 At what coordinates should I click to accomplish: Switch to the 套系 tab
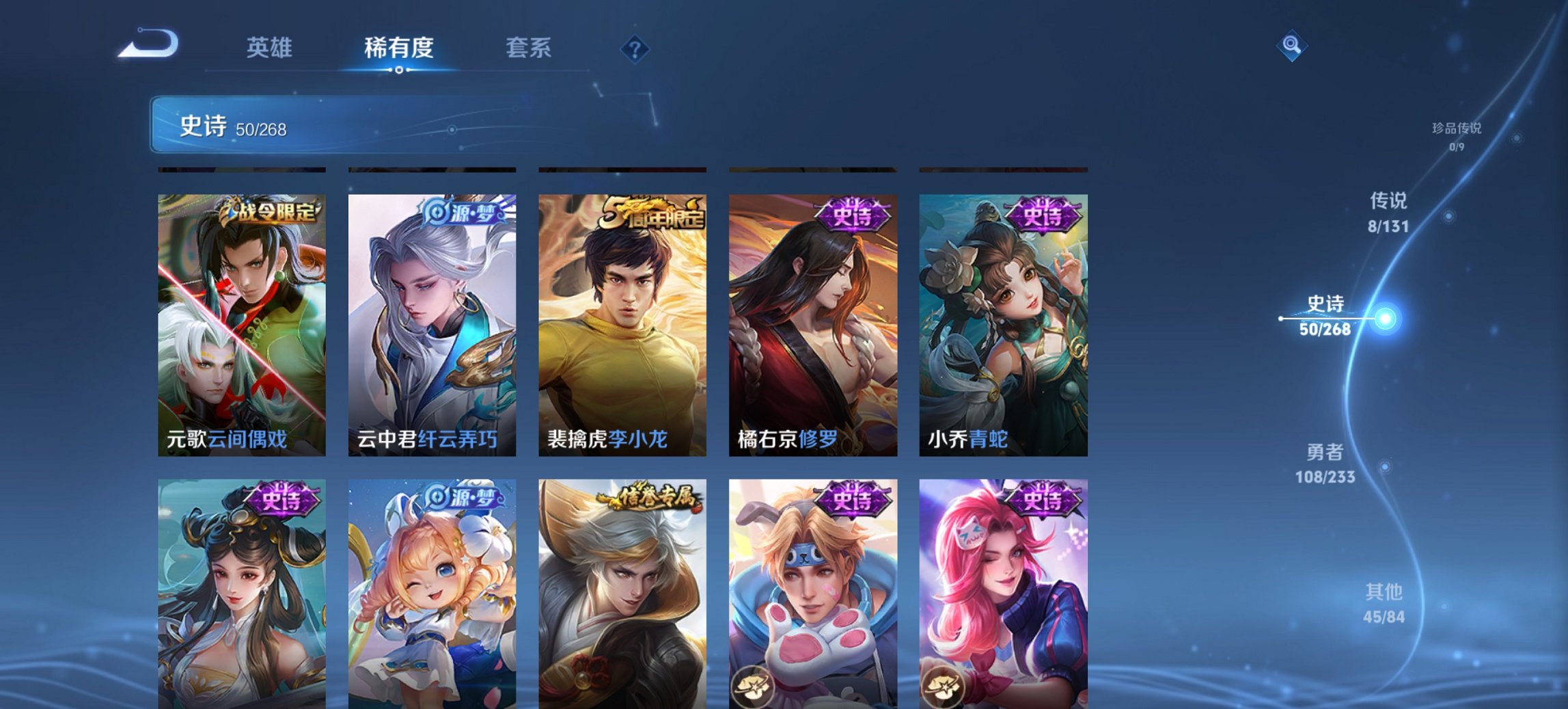(529, 48)
